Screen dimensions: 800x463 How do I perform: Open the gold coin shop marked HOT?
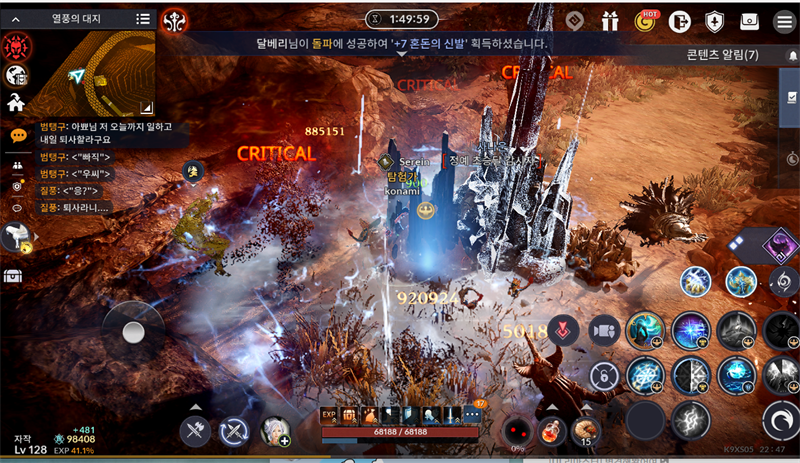coord(644,21)
